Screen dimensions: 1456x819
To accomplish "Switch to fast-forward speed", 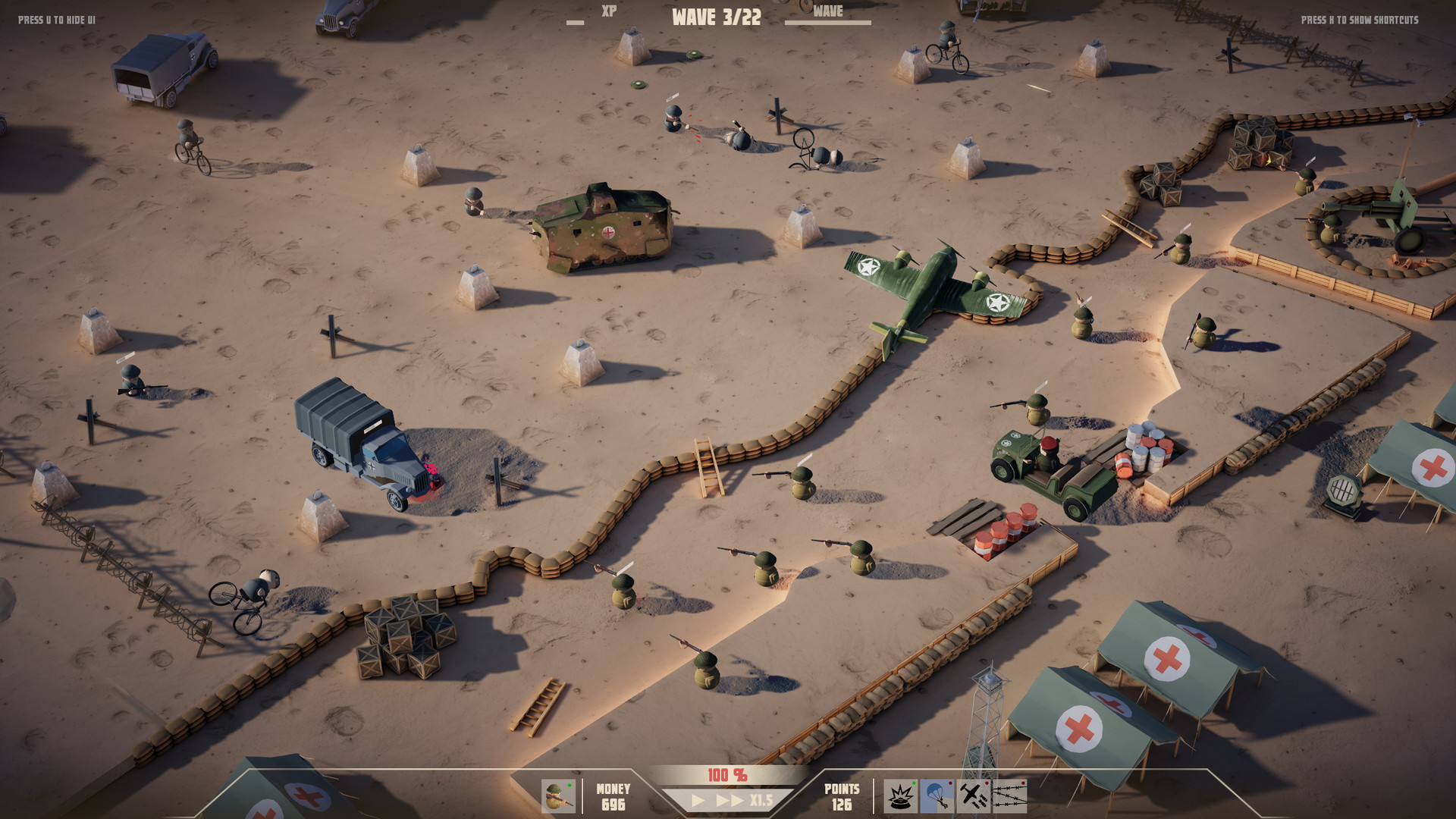I will (730, 801).
